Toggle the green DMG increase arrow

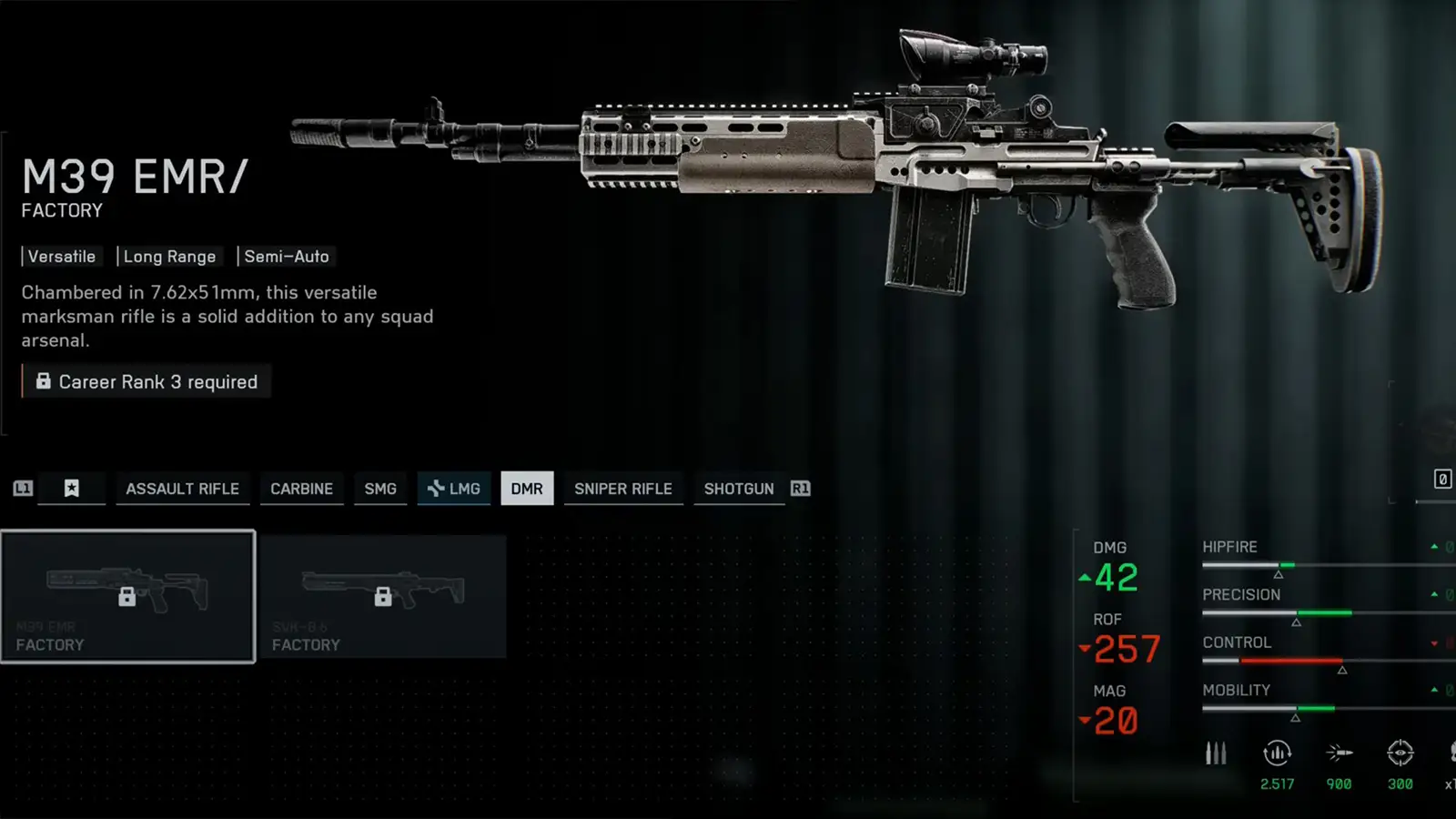click(1085, 577)
